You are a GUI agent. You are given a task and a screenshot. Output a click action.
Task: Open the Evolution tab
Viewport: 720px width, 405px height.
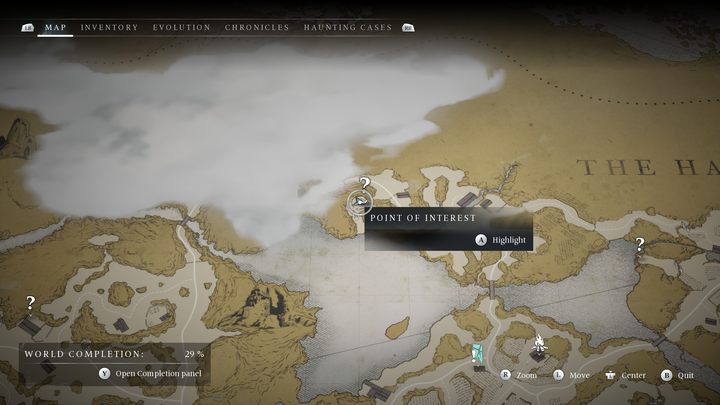tap(182, 27)
